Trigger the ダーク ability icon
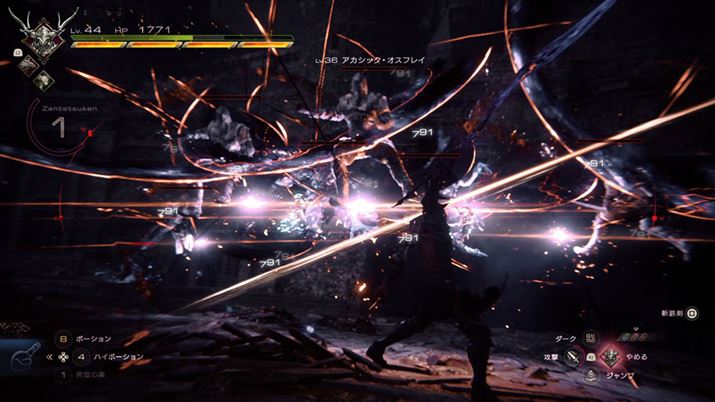The image size is (715, 402). [590, 338]
